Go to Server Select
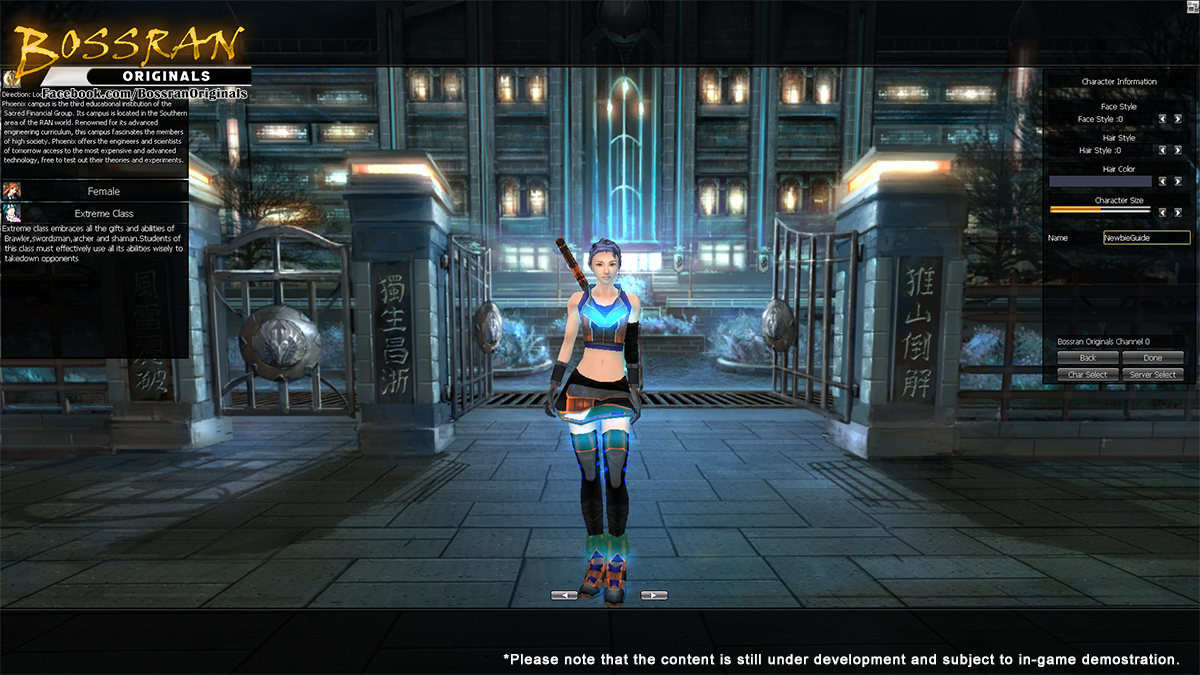 (x=1152, y=375)
